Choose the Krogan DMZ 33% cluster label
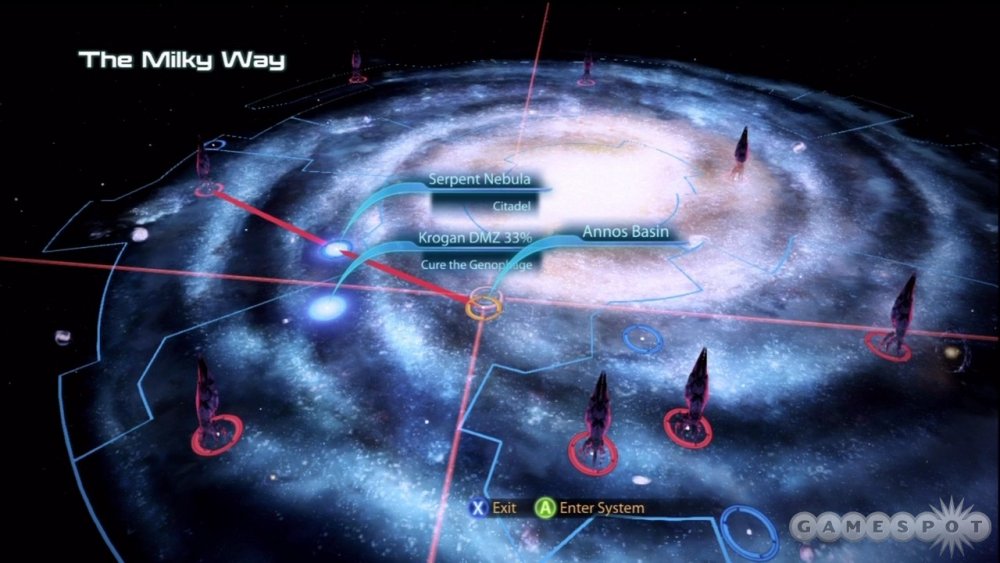1000x563 pixels. [x=474, y=239]
